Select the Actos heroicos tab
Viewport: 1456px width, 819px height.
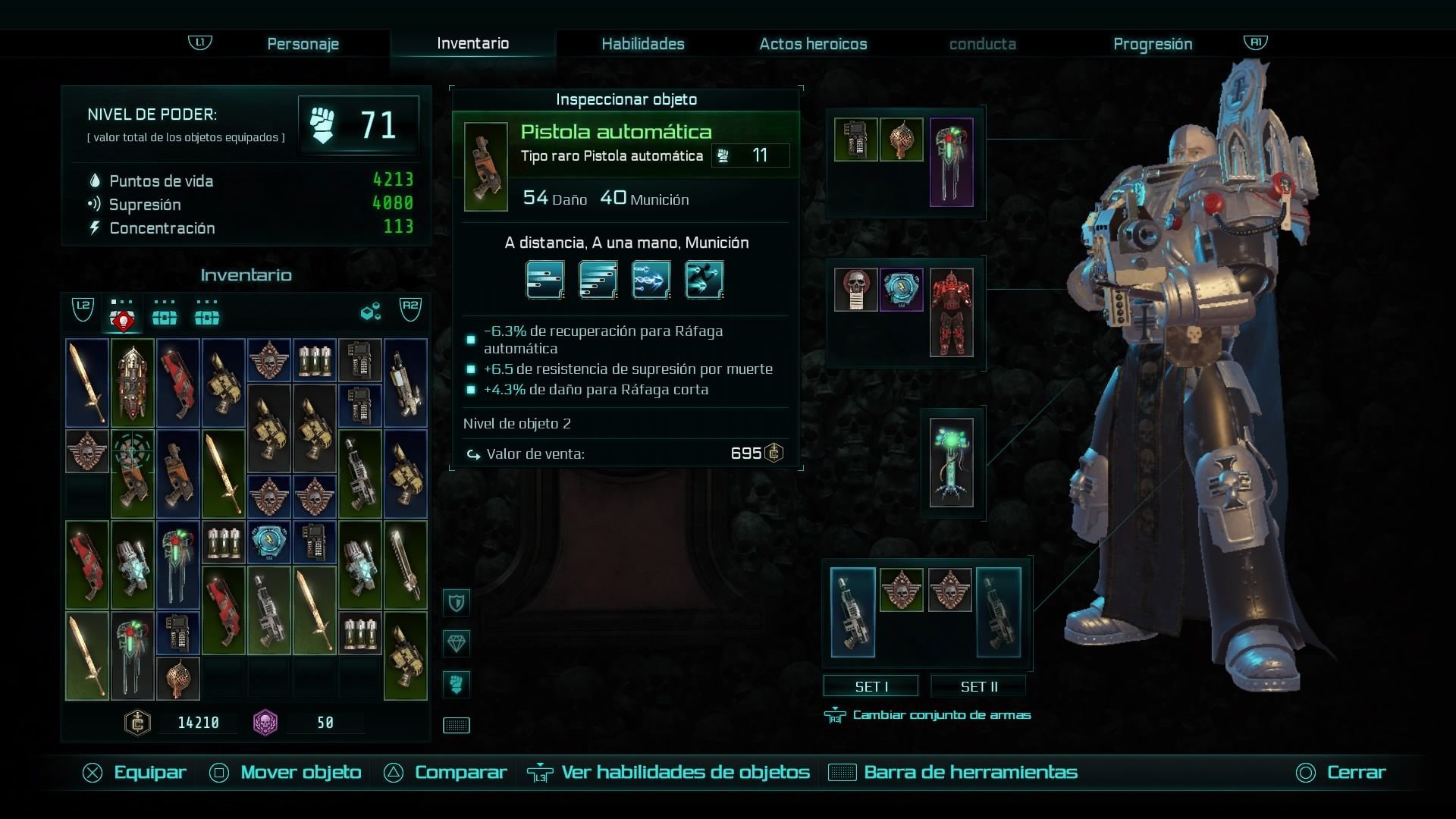click(x=813, y=44)
